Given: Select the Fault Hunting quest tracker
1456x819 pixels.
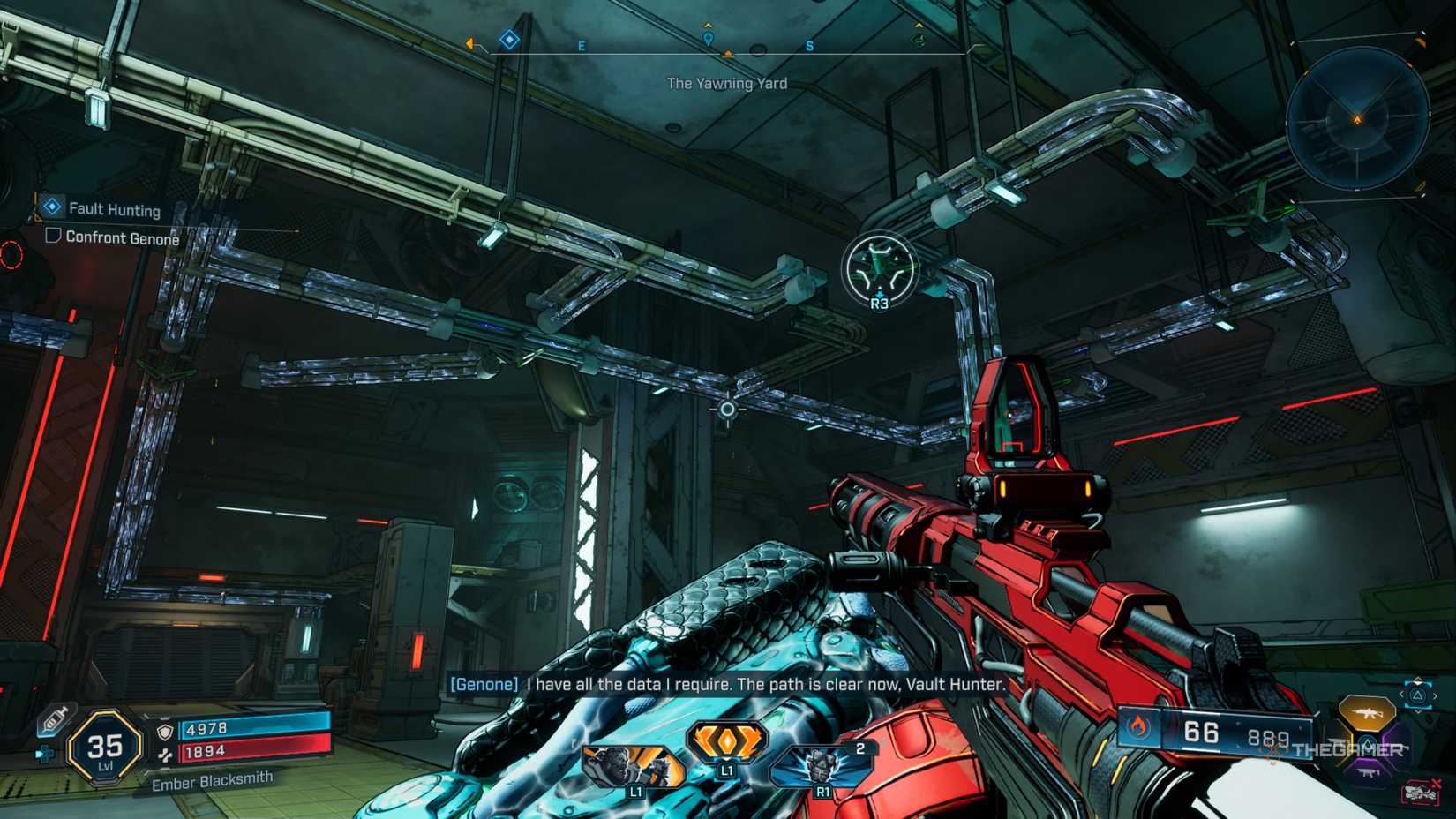Looking at the screenshot, I should (x=114, y=209).
